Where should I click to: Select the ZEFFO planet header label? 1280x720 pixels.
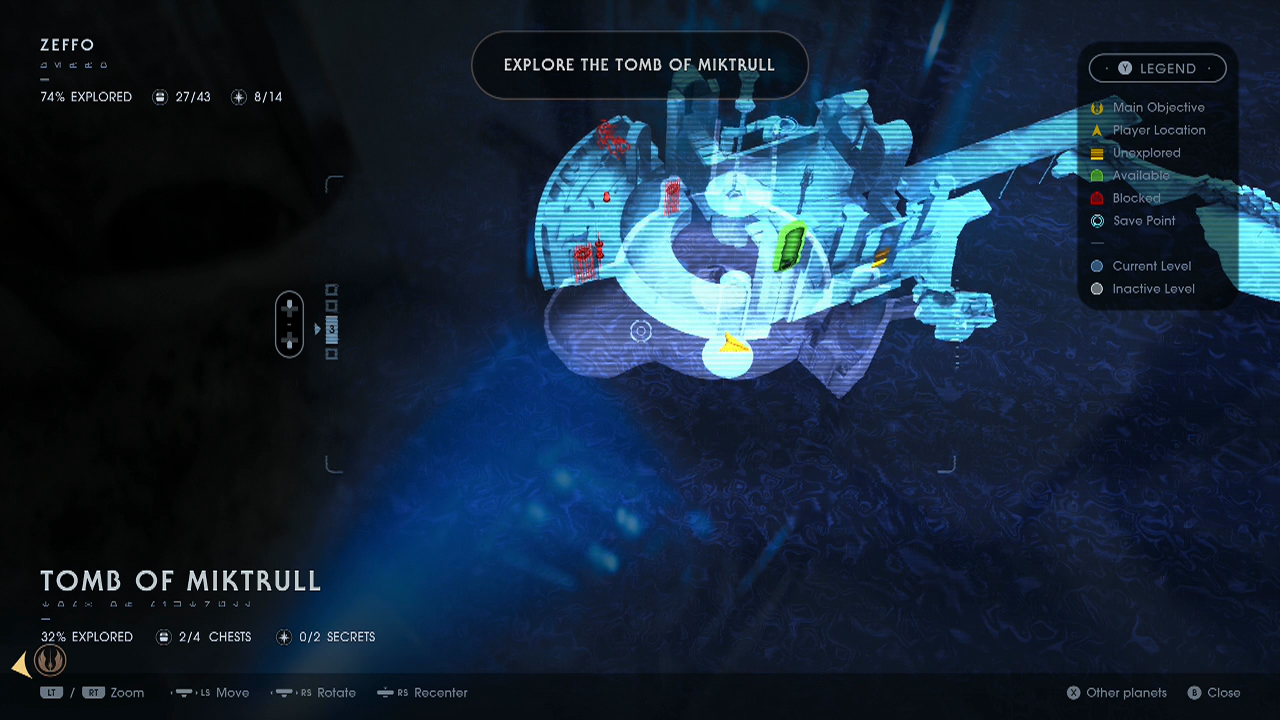[x=67, y=45]
